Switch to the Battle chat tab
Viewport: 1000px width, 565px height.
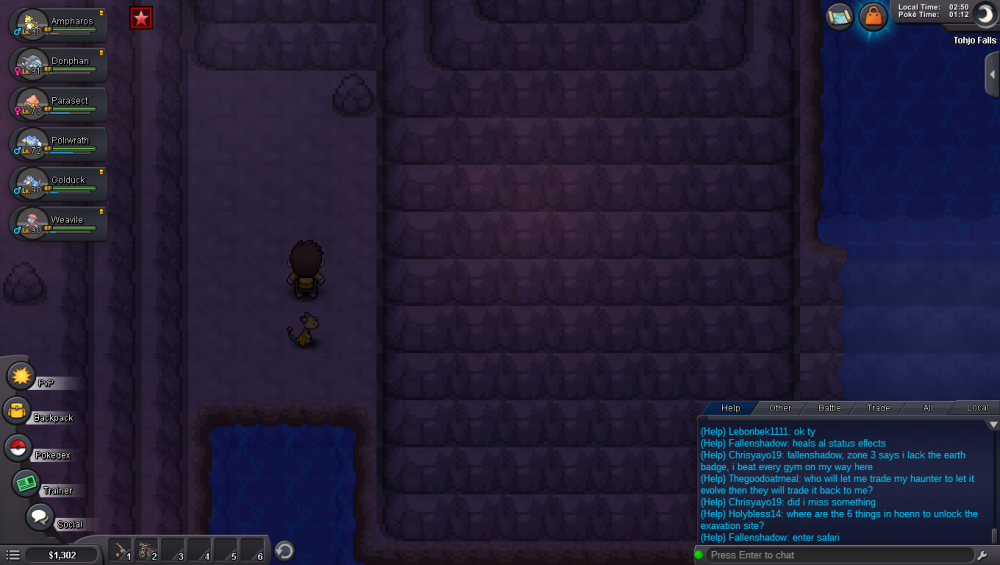click(830, 408)
